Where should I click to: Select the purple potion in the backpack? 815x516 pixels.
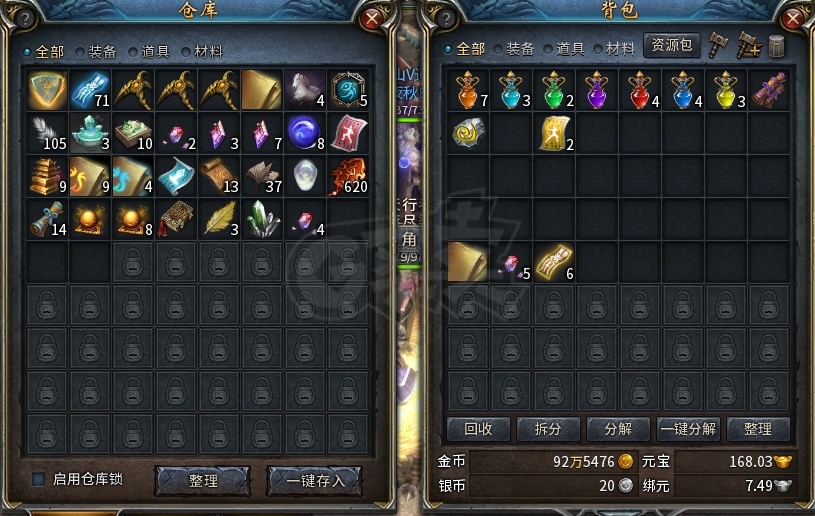597,90
